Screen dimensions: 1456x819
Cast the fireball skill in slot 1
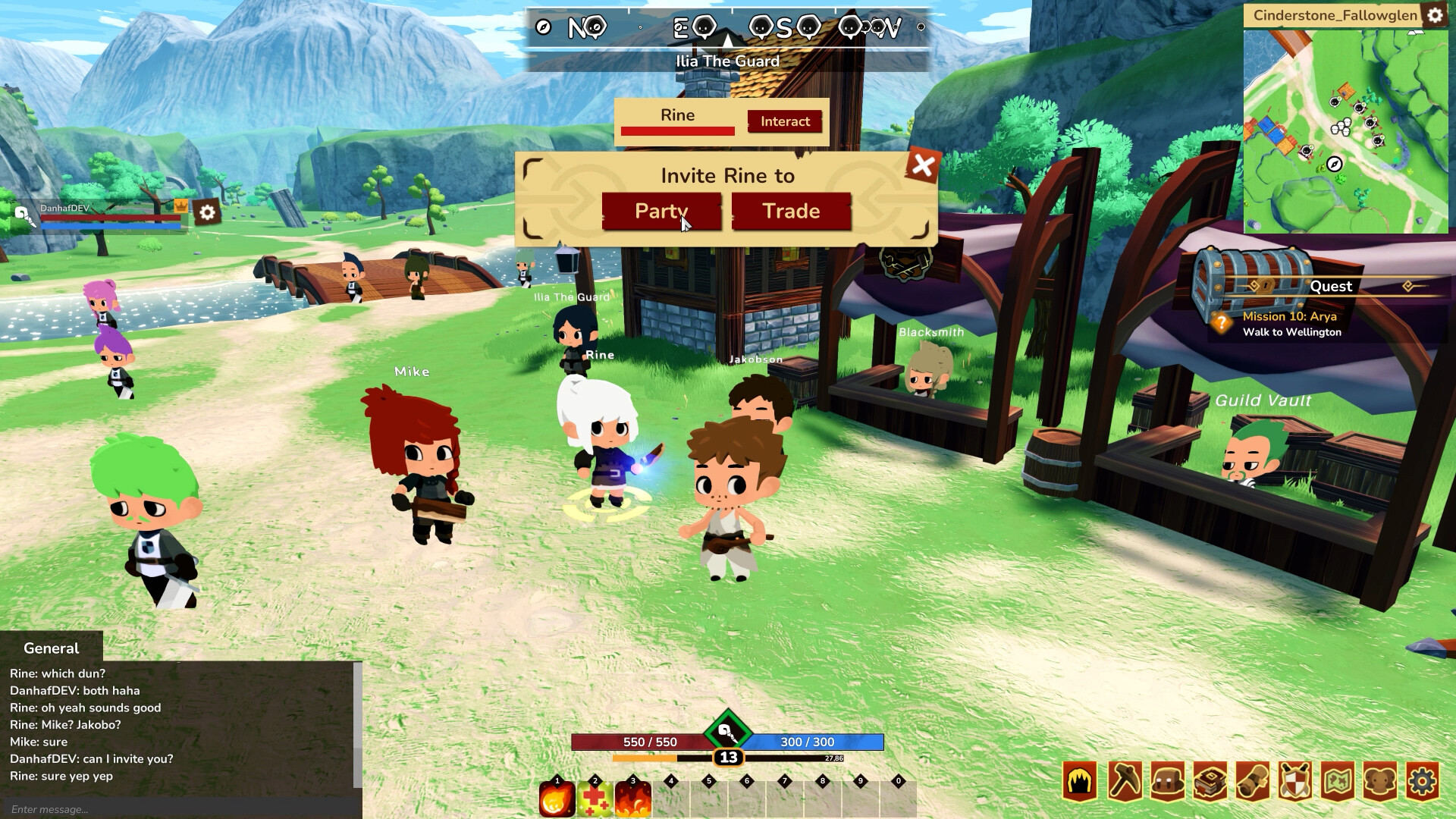click(557, 796)
